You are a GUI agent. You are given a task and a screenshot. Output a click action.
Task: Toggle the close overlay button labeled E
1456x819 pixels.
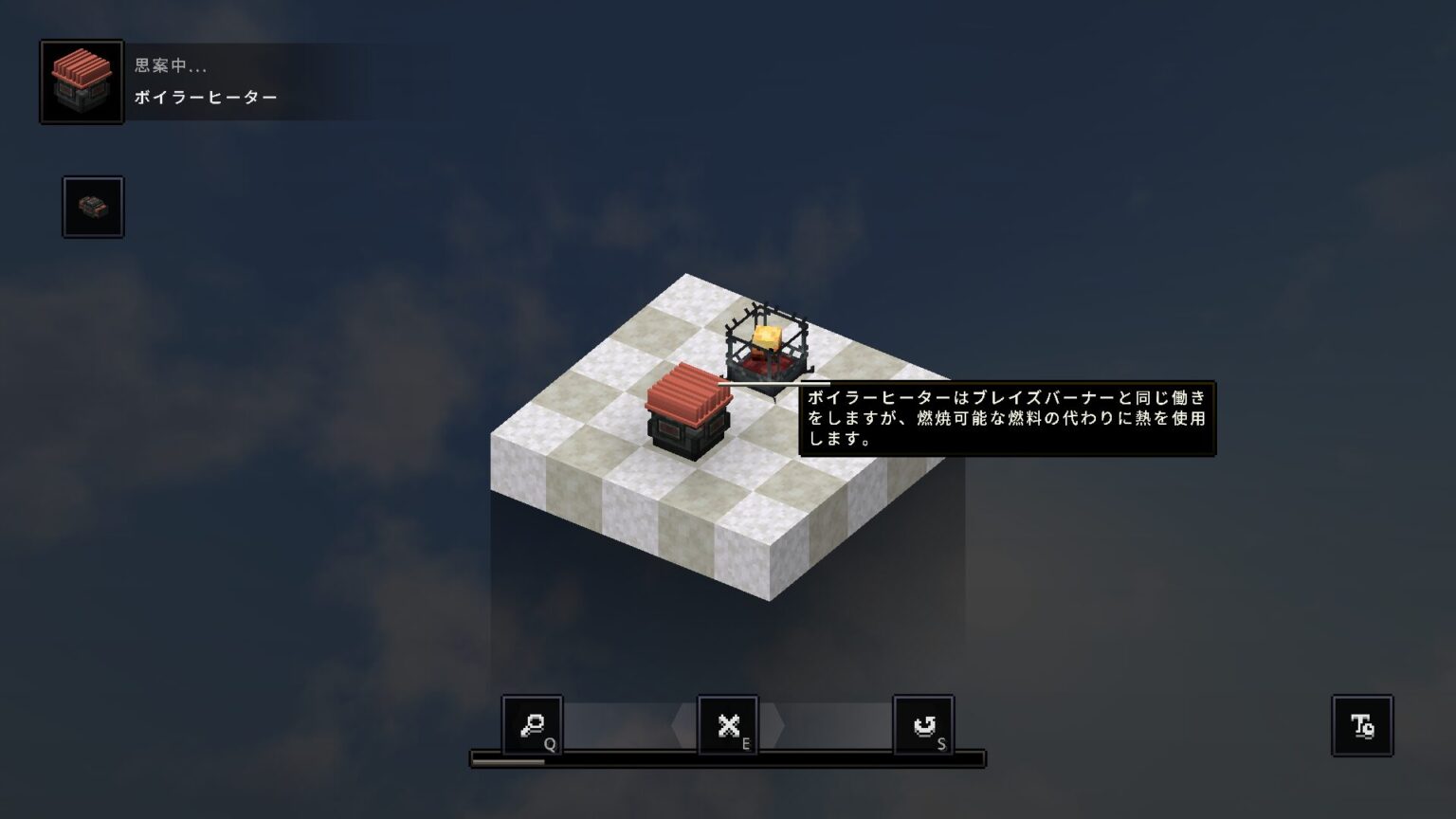click(726, 725)
